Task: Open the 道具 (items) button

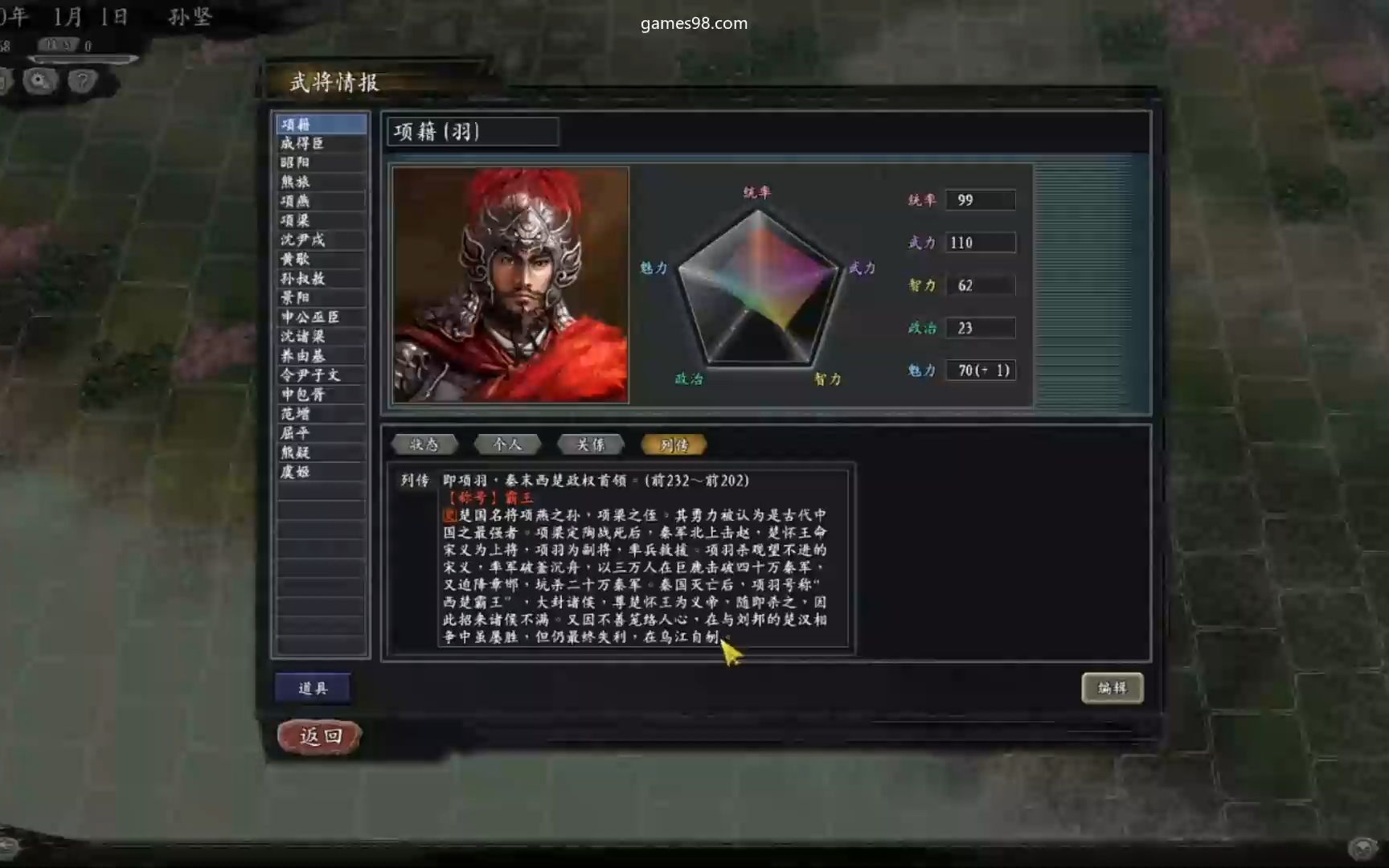Action: [313, 687]
